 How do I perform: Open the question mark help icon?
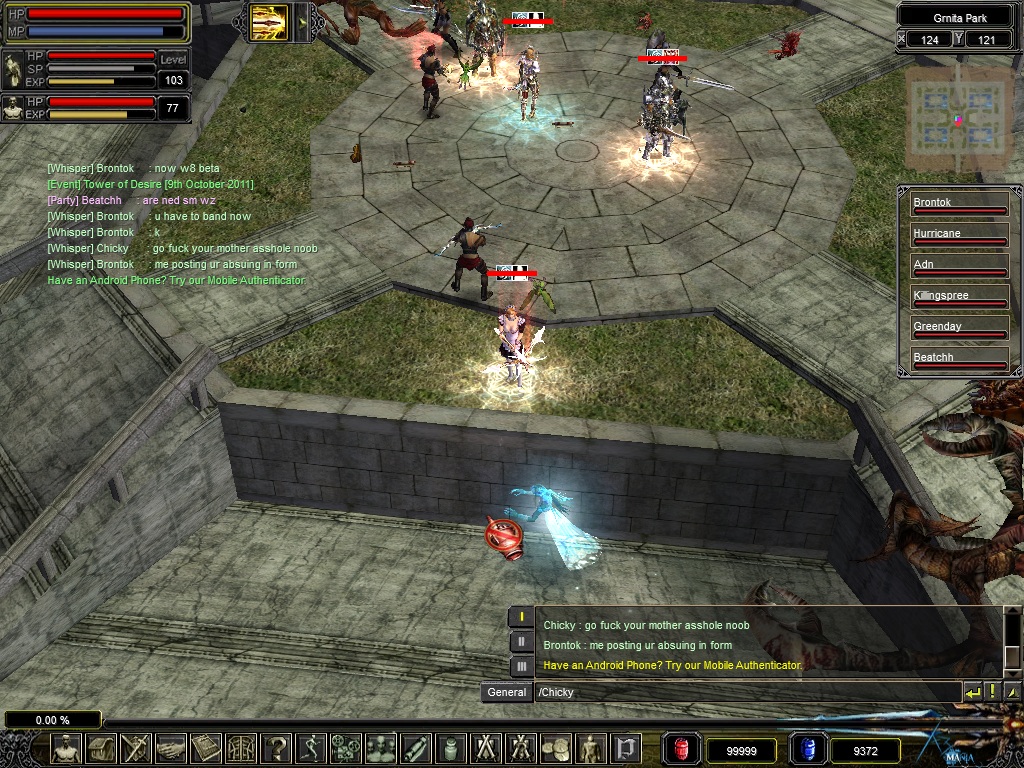pyautogui.click(x=276, y=748)
